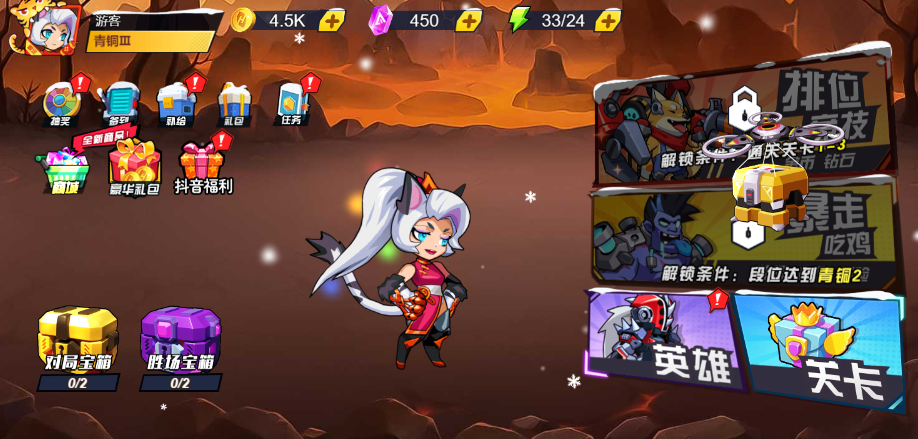Open the 礼包 gift pack icon
The height and width of the screenshot is (439, 918).
click(234, 104)
